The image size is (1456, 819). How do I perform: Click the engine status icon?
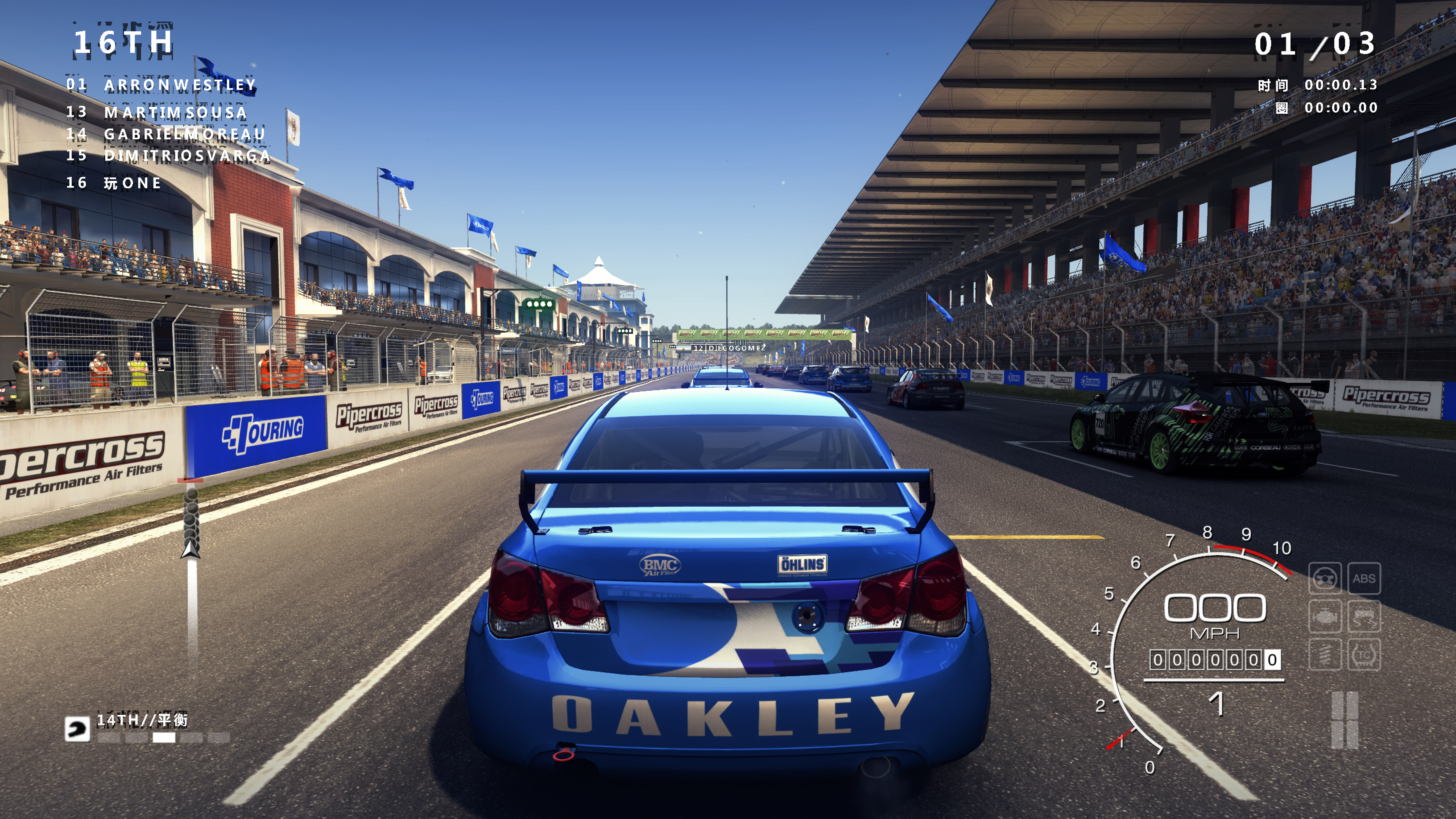[1324, 617]
